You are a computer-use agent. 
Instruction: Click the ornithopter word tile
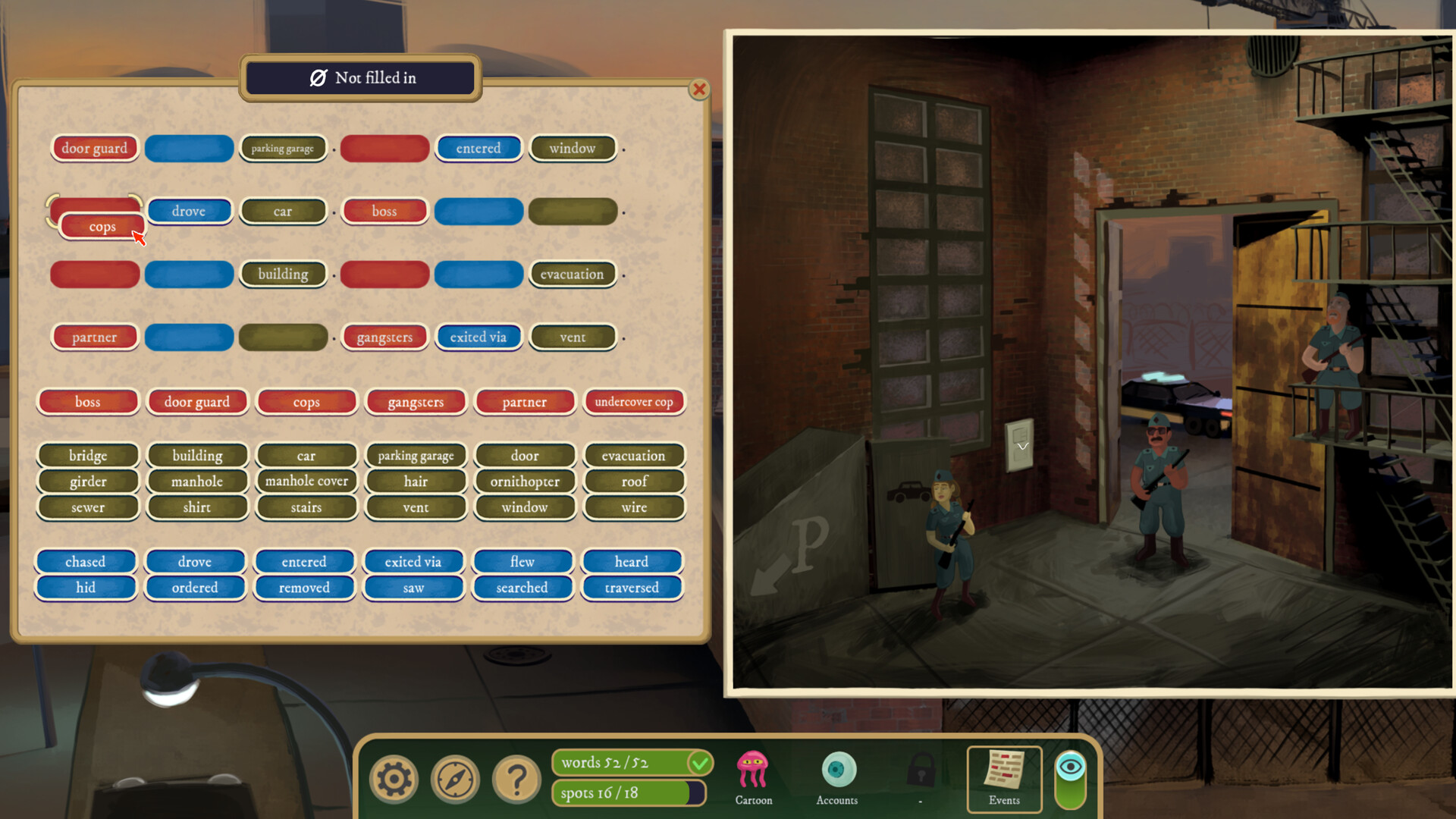525,481
